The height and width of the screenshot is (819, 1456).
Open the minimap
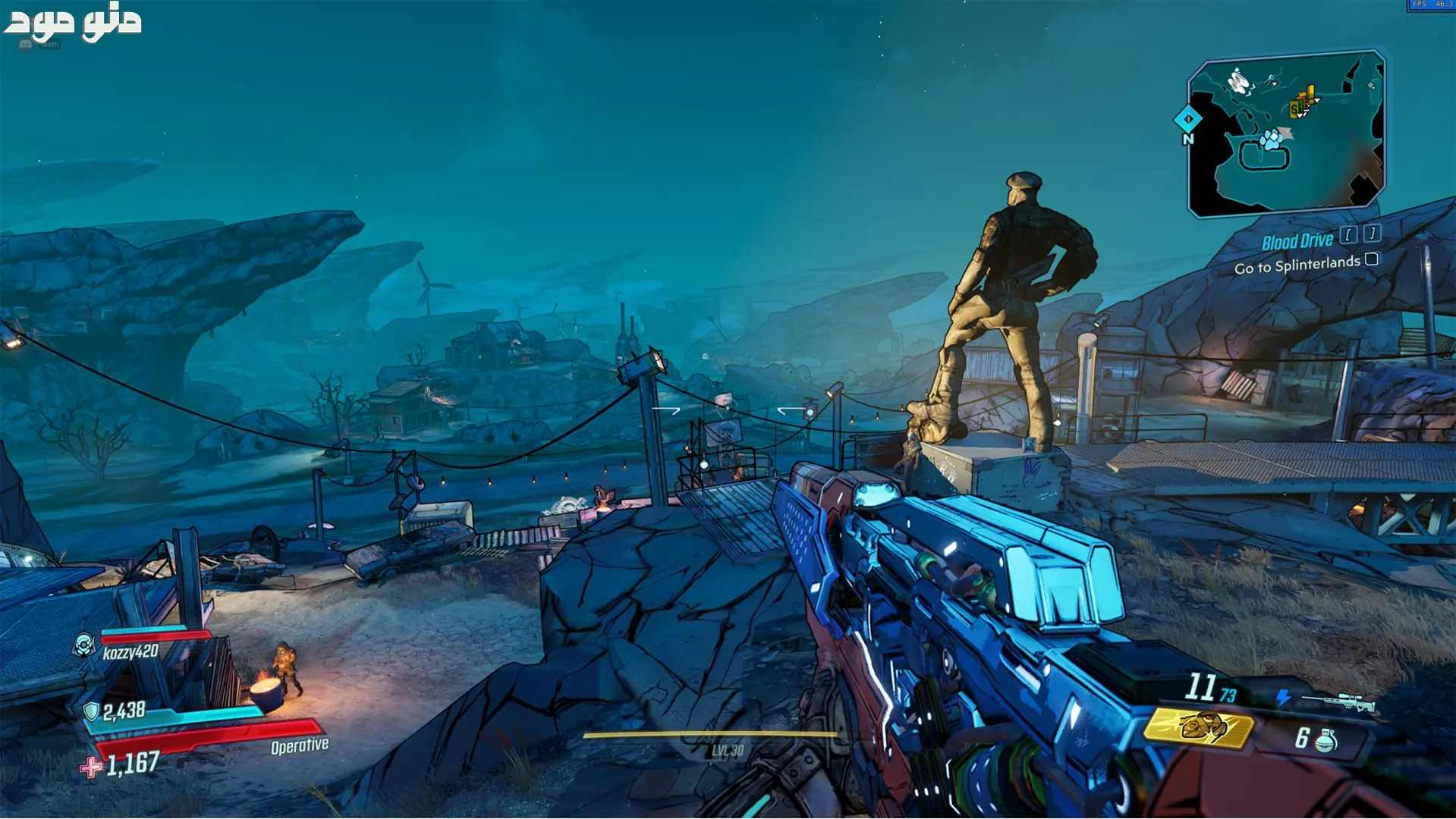click(x=1287, y=133)
